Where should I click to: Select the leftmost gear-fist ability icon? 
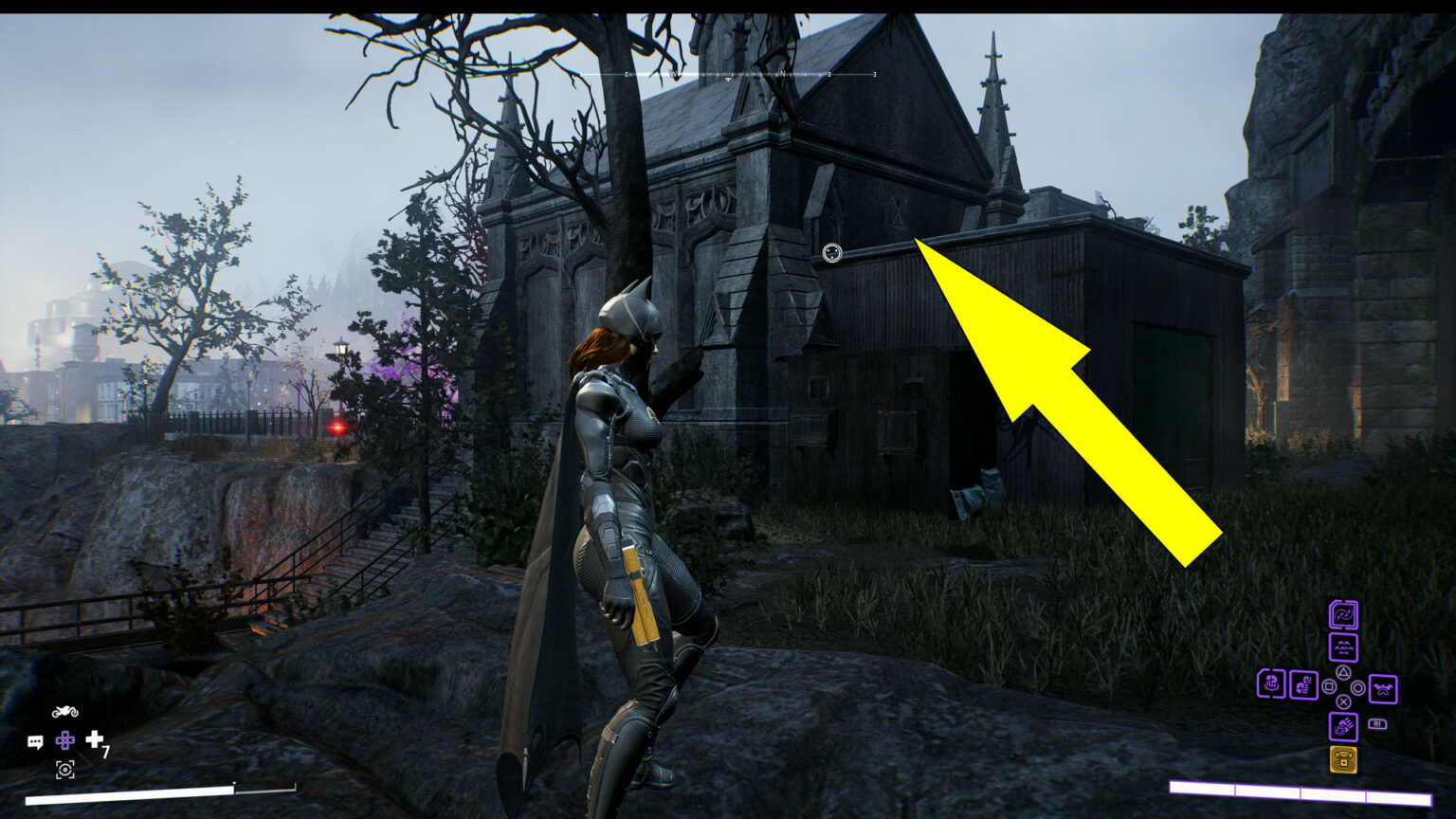pyautogui.click(x=1270, y=685)
